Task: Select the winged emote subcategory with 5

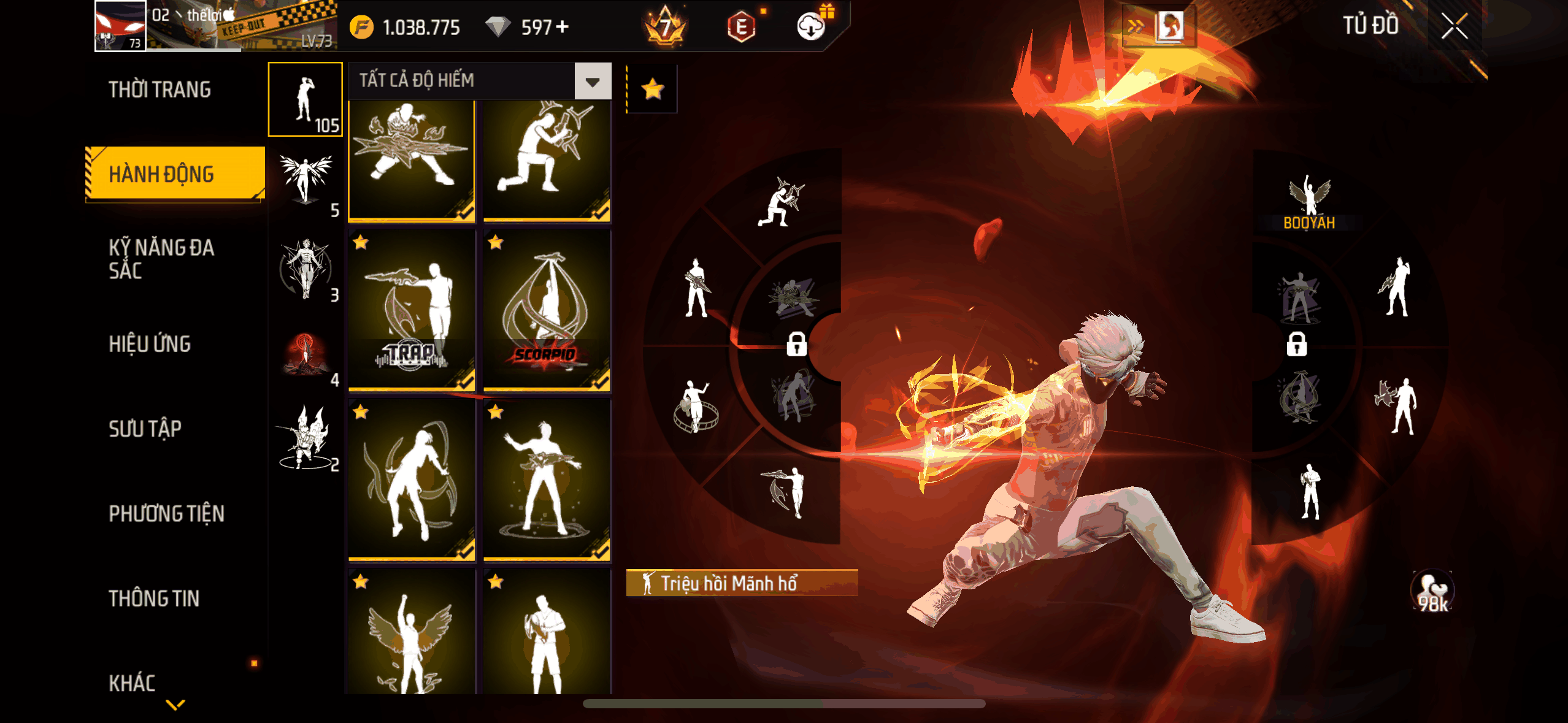Action: (306, 183)
